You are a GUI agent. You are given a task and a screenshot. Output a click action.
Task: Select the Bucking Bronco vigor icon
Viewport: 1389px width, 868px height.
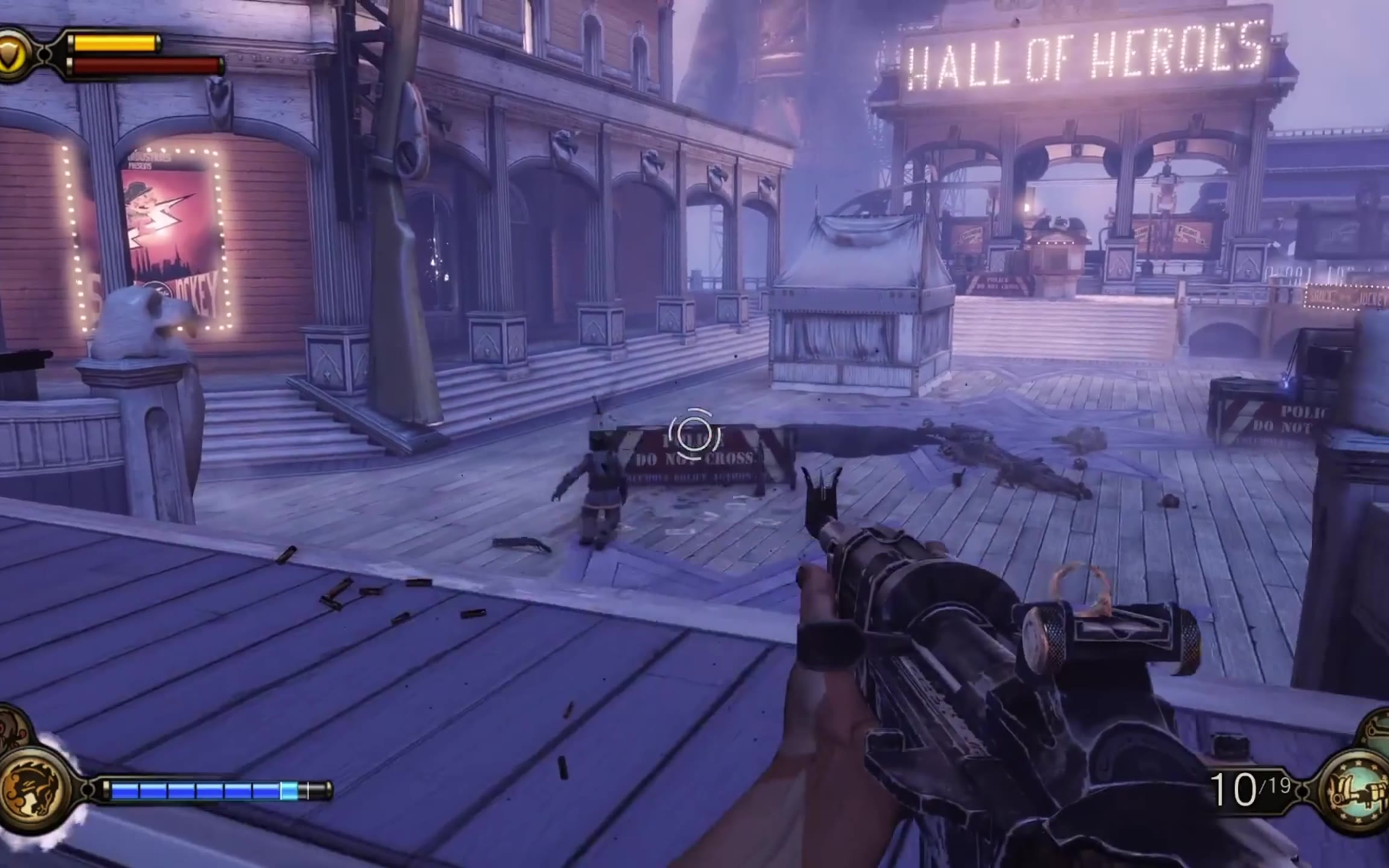[31, 789]
